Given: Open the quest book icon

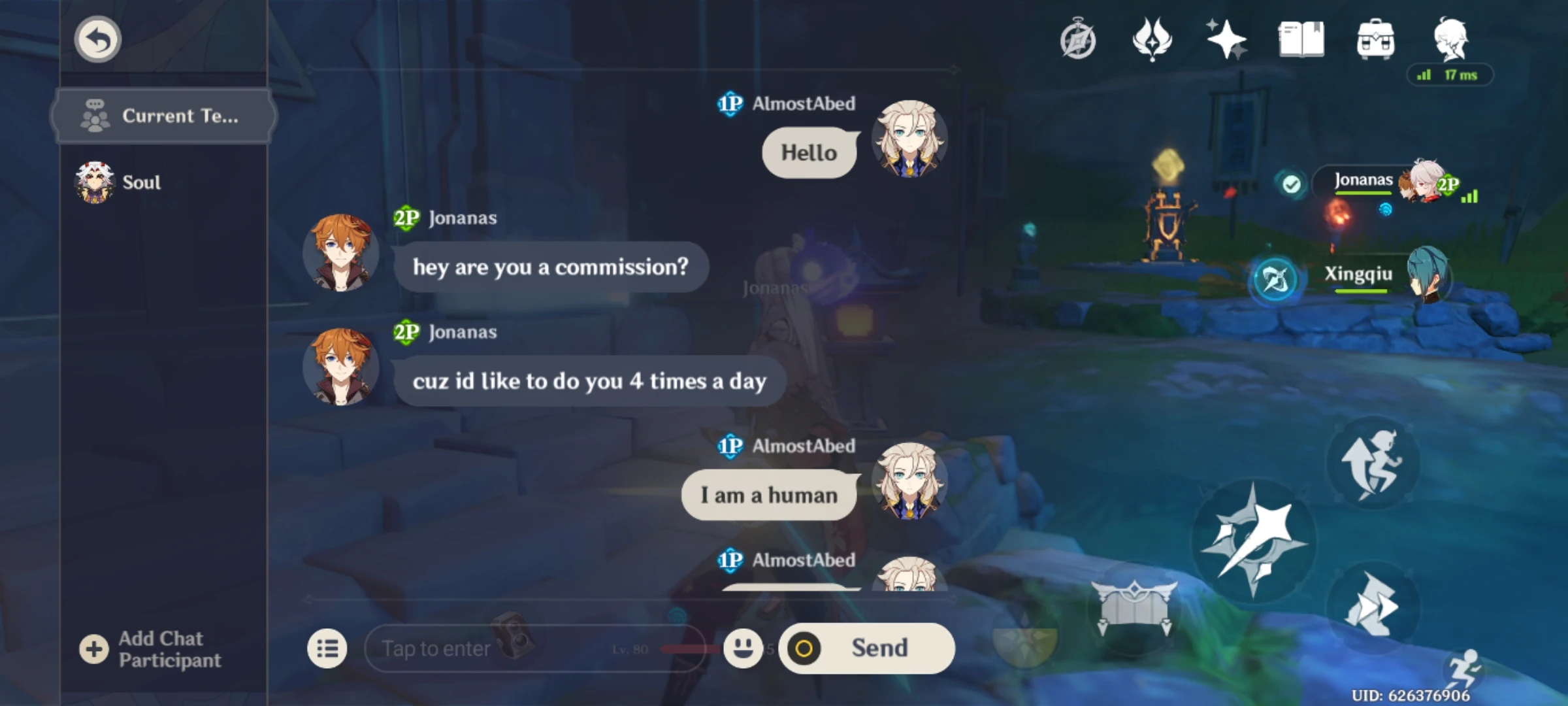Looking at the screenshot, I should (x=1302, y=41).
